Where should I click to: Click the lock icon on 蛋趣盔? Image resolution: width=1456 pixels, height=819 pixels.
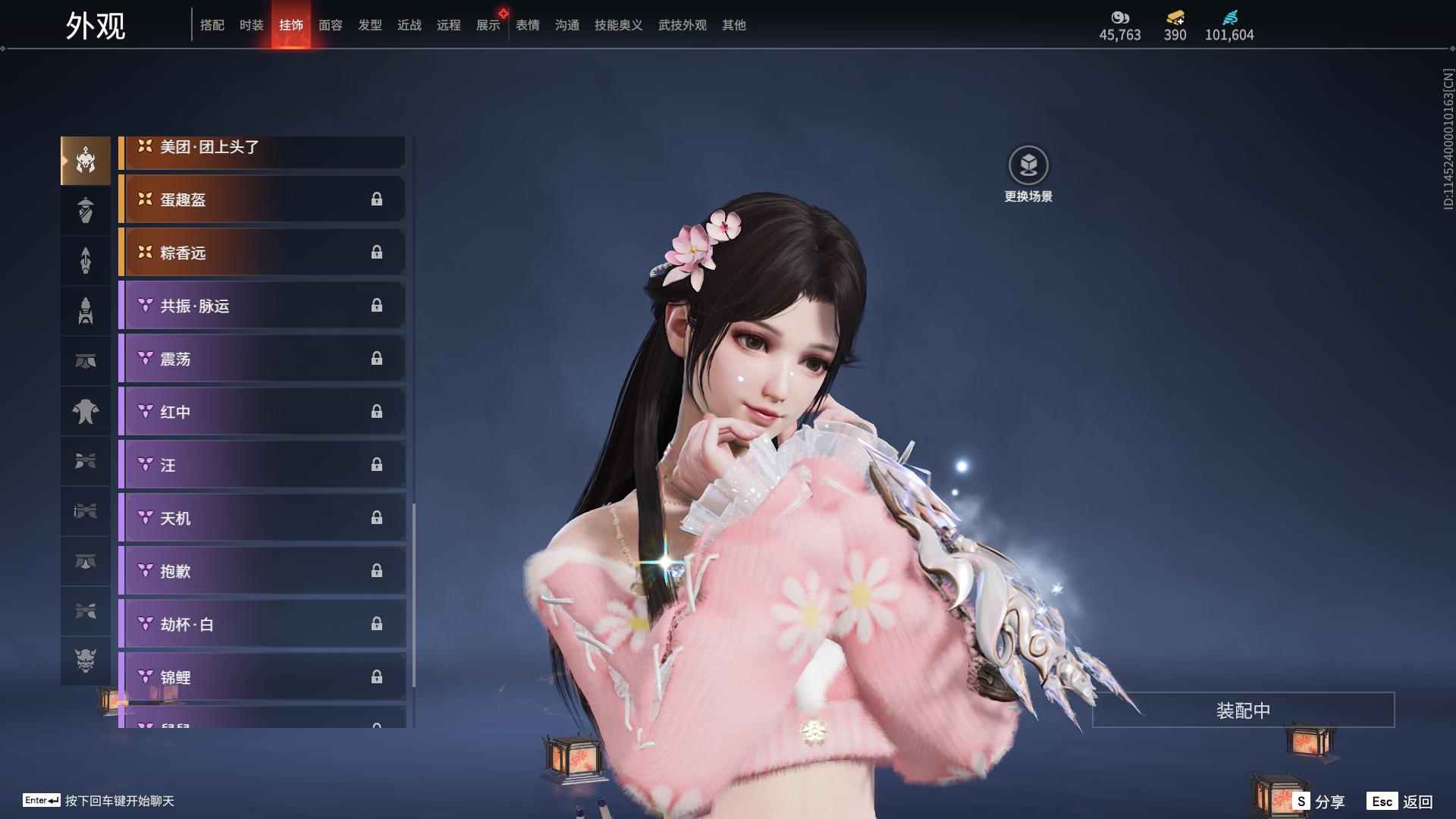click(x=378, y=199)
